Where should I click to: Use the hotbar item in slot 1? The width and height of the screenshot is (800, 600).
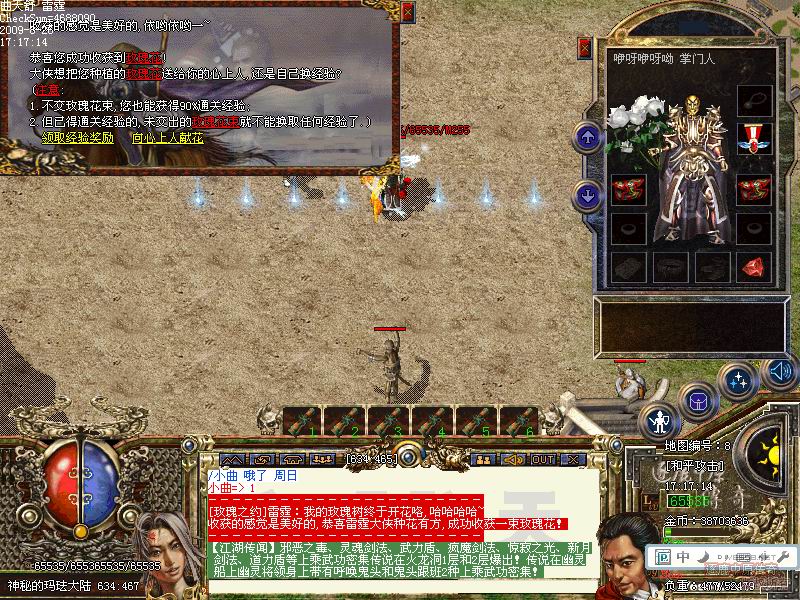click(303, 420)
